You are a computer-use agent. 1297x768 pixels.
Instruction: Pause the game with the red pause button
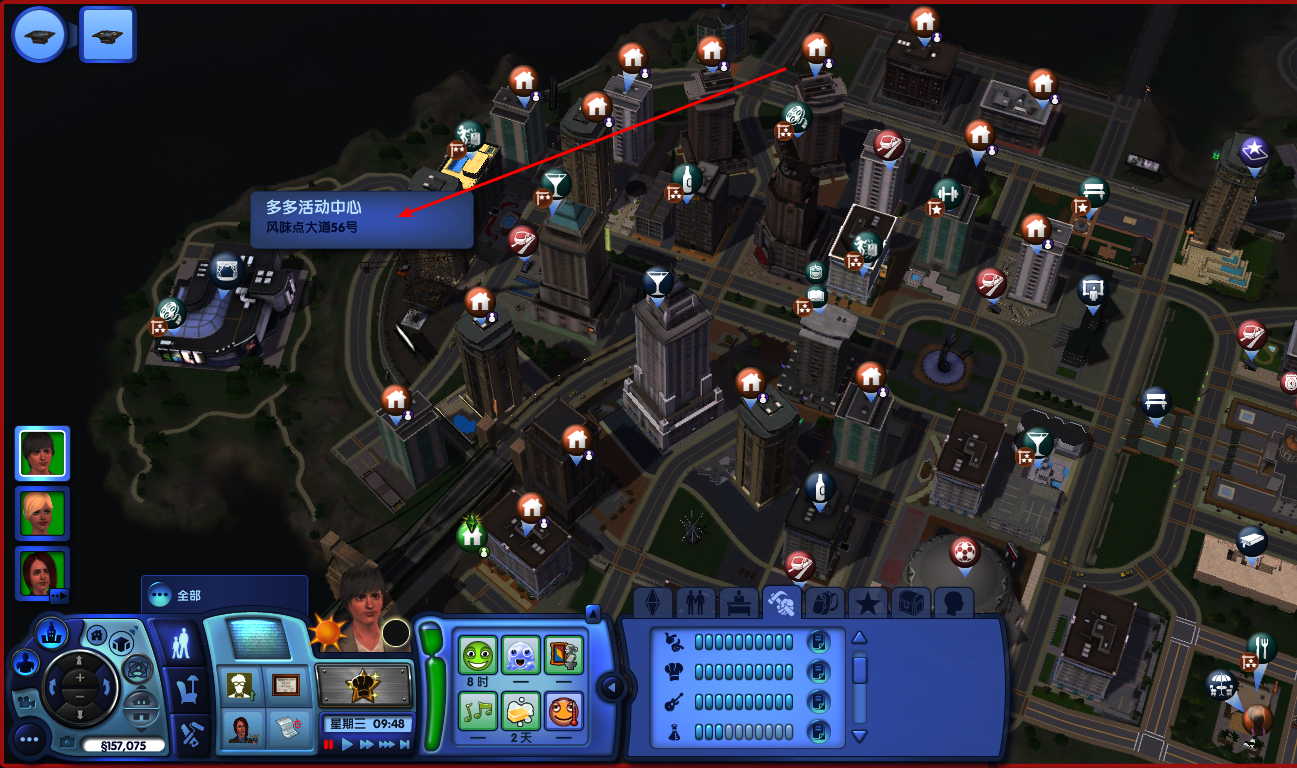tap(329, 745)
